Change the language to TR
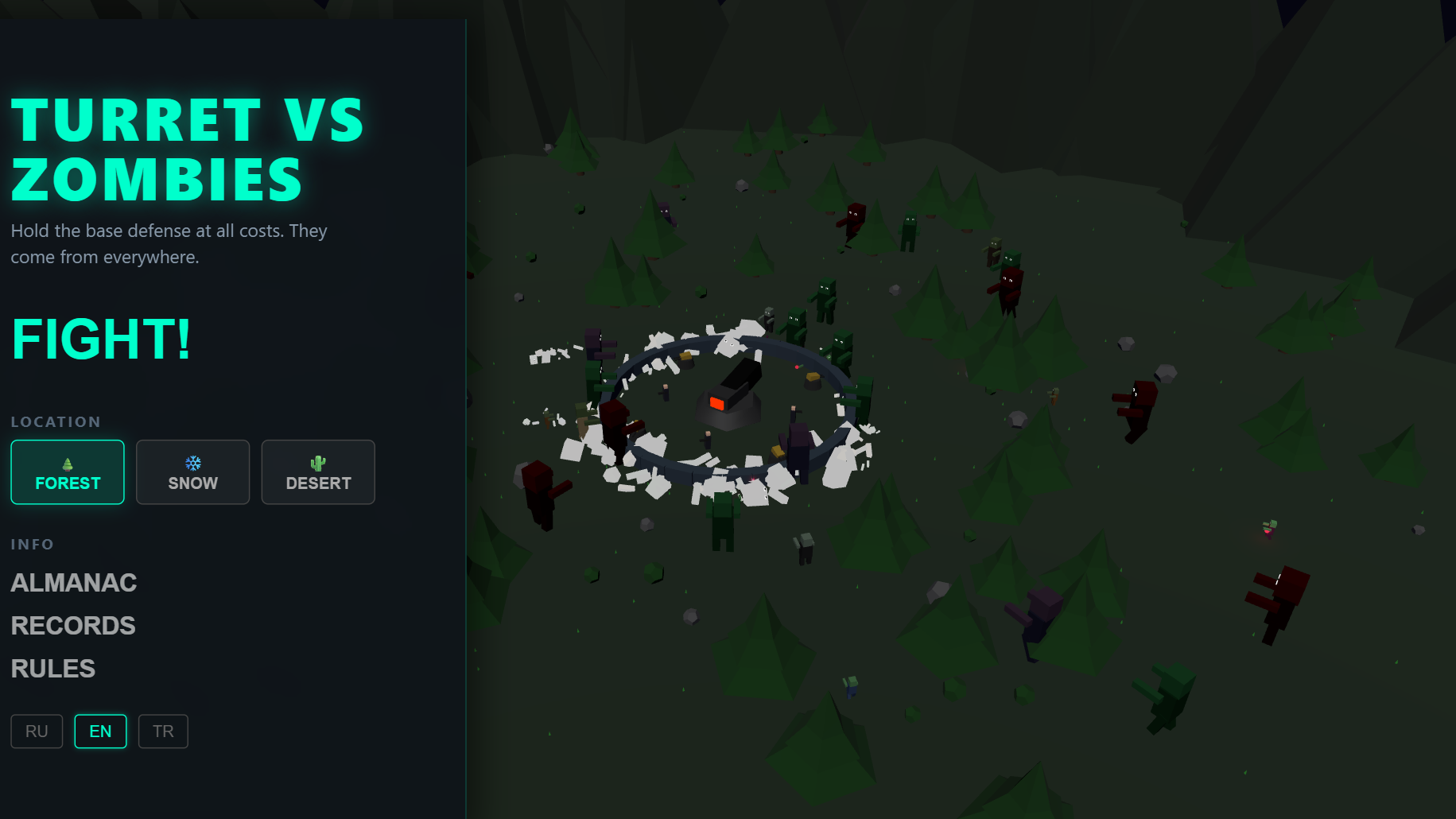 click(163, 731)
